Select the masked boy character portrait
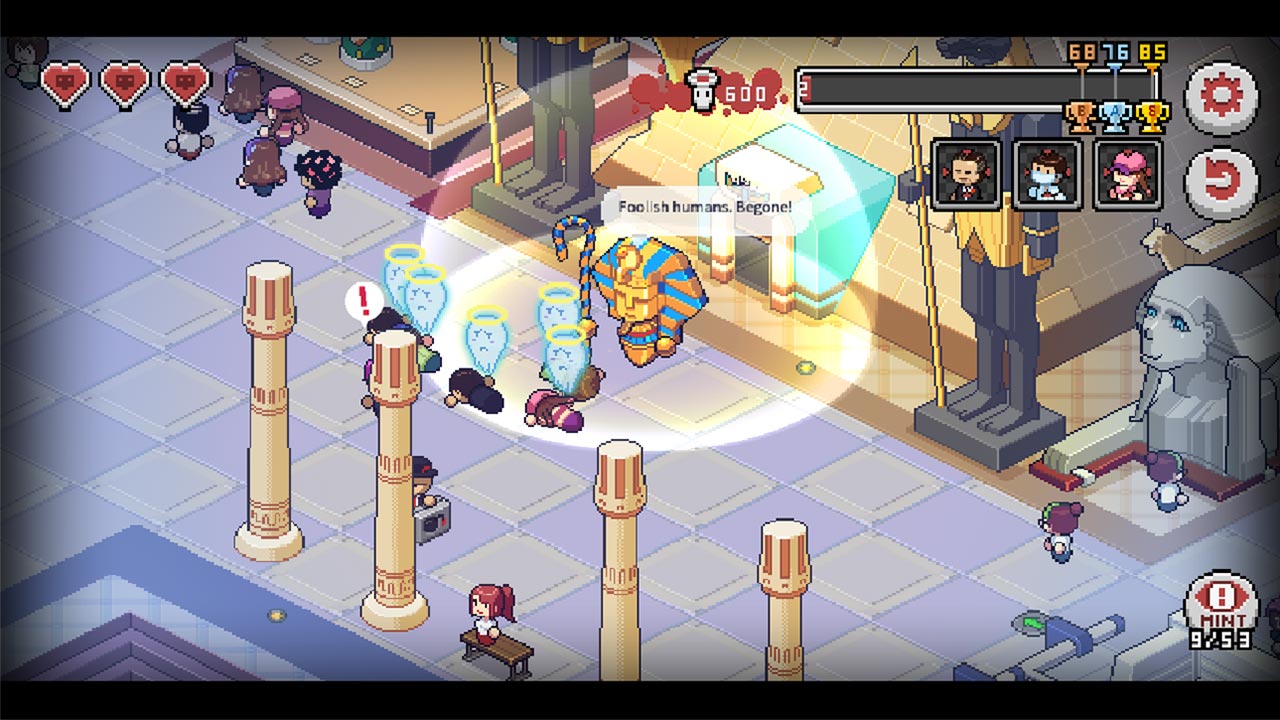The width and height of the screenshot is (1280, 720). tap(1046, 172)
